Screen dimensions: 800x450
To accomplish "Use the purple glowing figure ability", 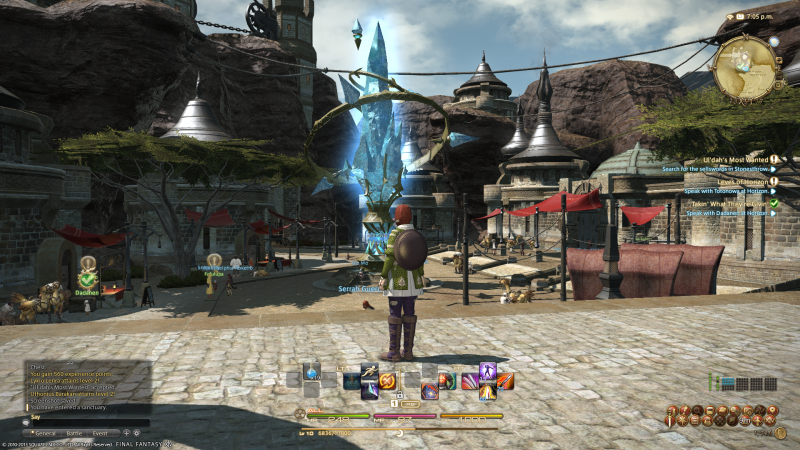I will [488, 372].
